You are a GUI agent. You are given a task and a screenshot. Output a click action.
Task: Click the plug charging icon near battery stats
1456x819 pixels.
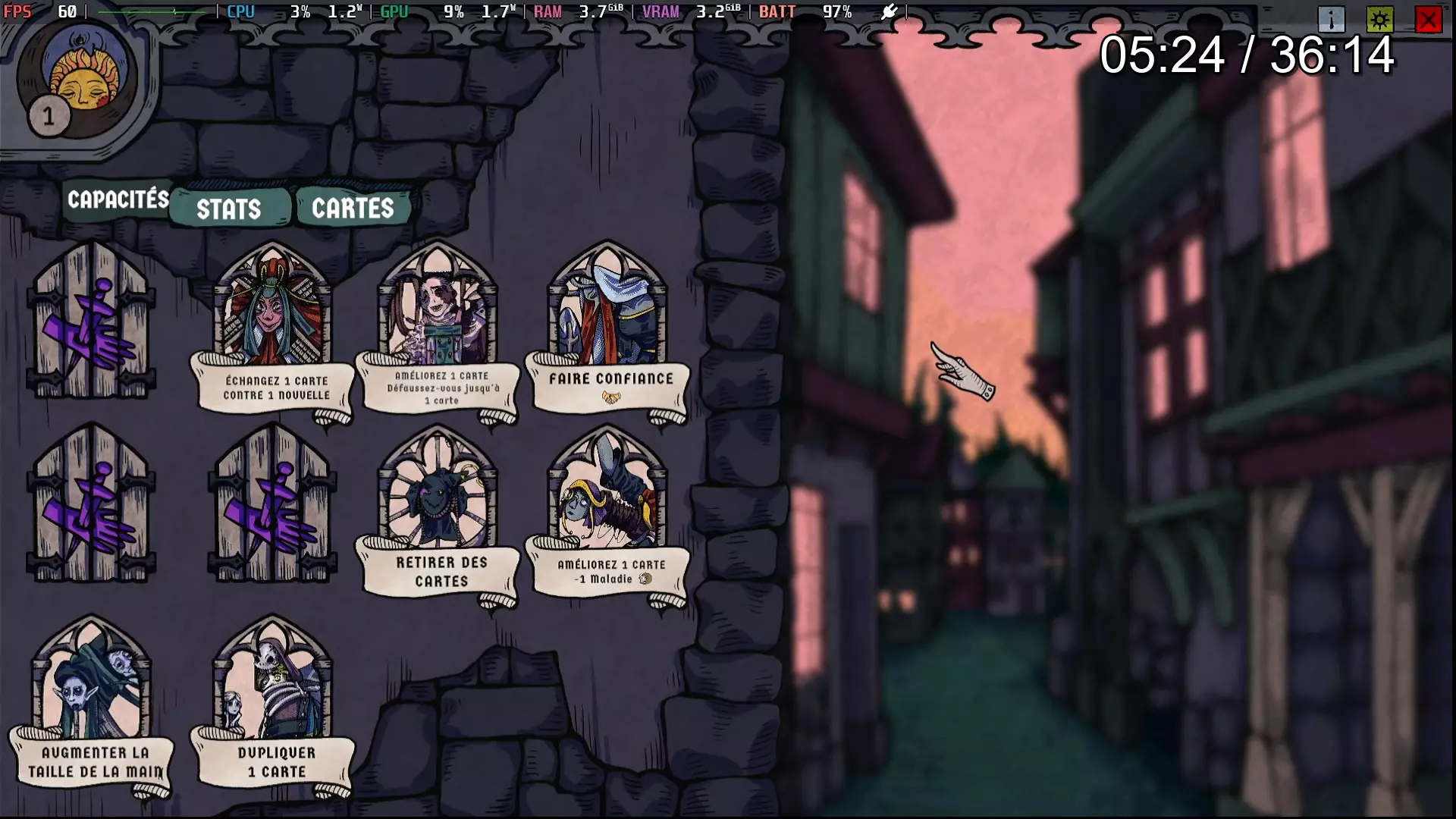click(x=889, y=12)
